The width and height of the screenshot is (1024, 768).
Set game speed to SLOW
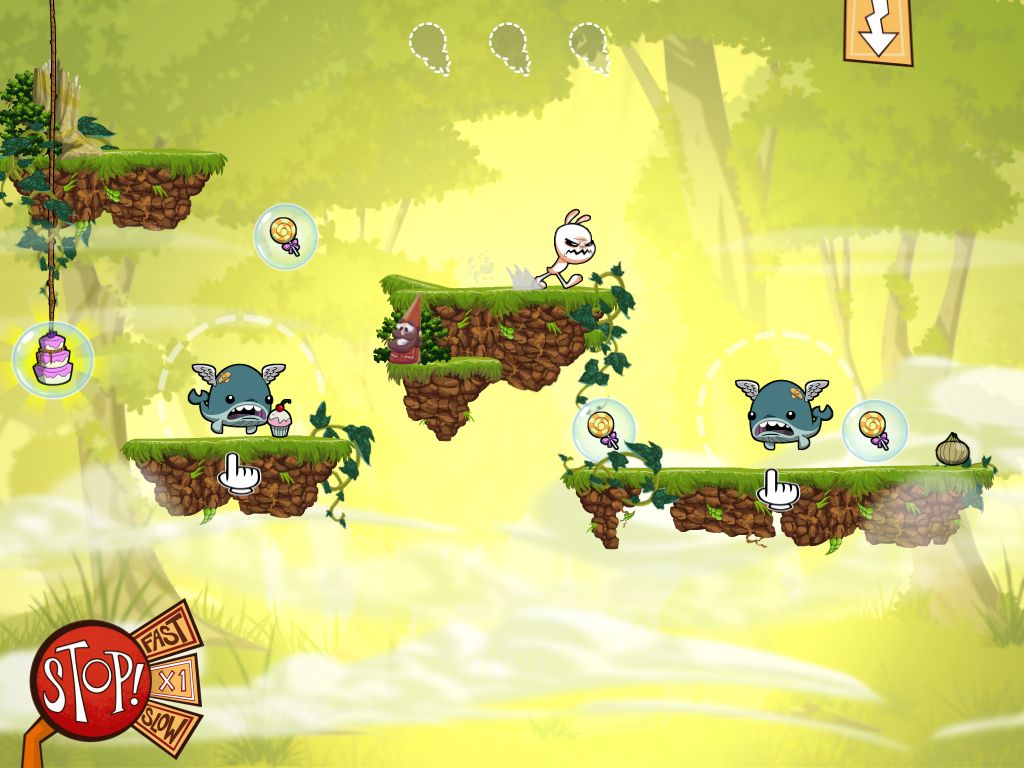coord(168,726)
